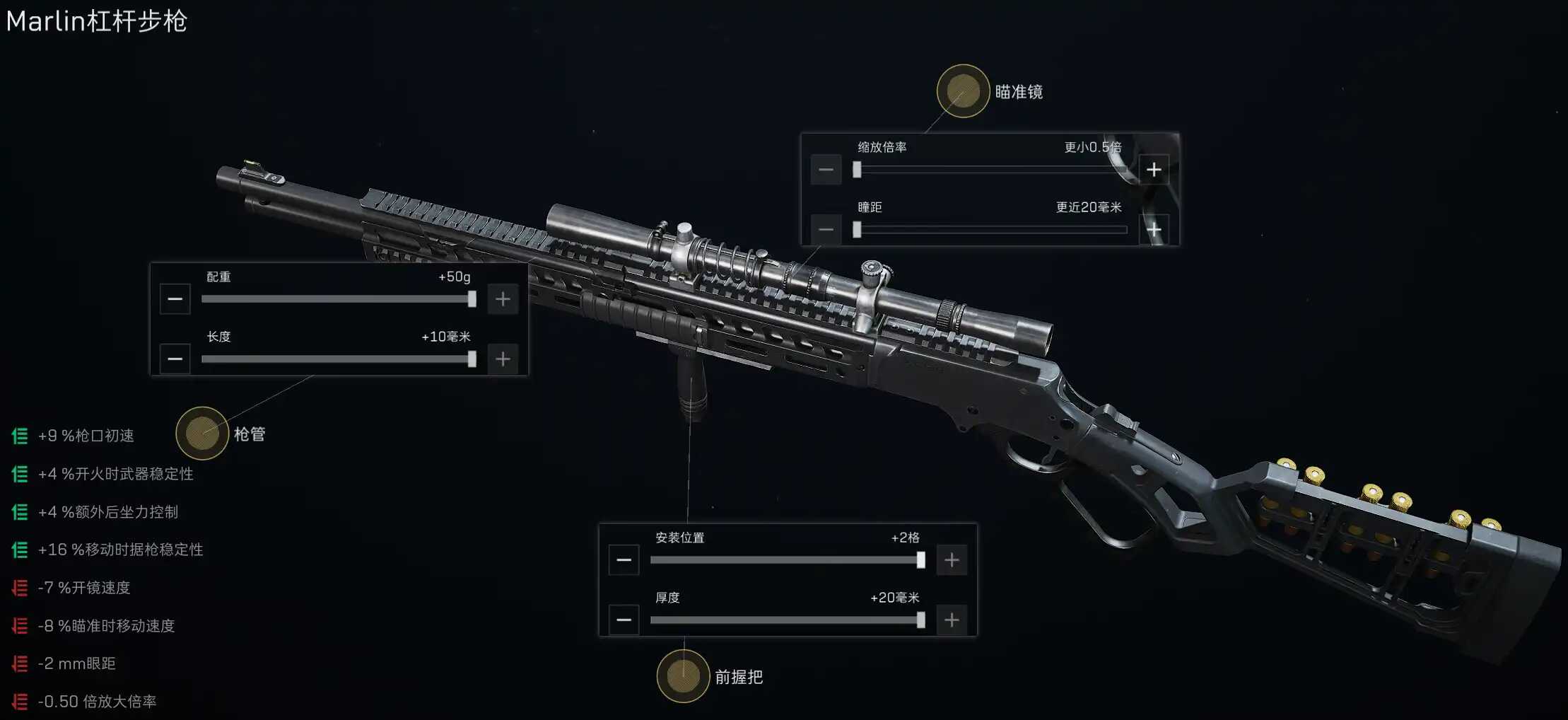Click the 长度 slider track
The height and width of the screenshot is (720, 1568).
click(x=337, y=359)
